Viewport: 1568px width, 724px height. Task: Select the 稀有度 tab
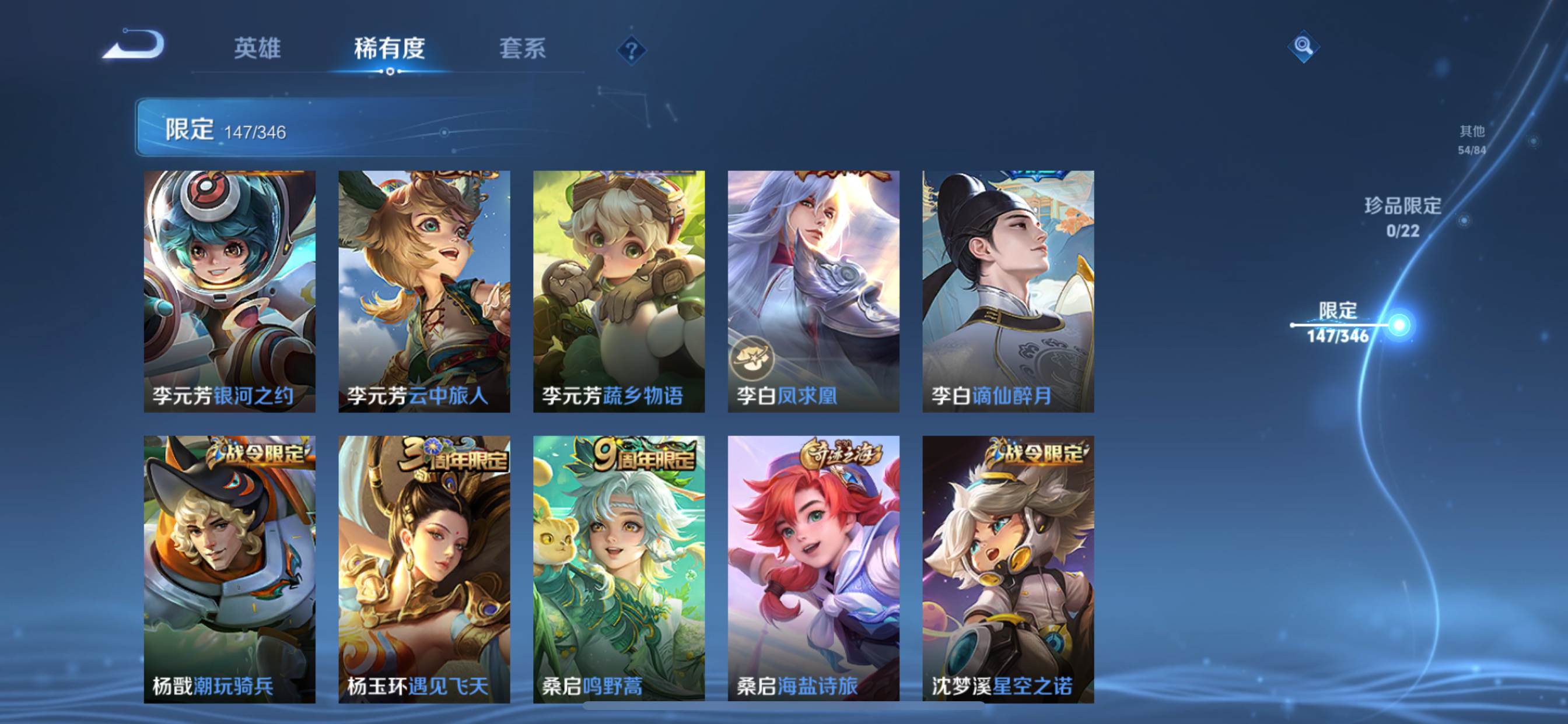click(x=390, y=48)
